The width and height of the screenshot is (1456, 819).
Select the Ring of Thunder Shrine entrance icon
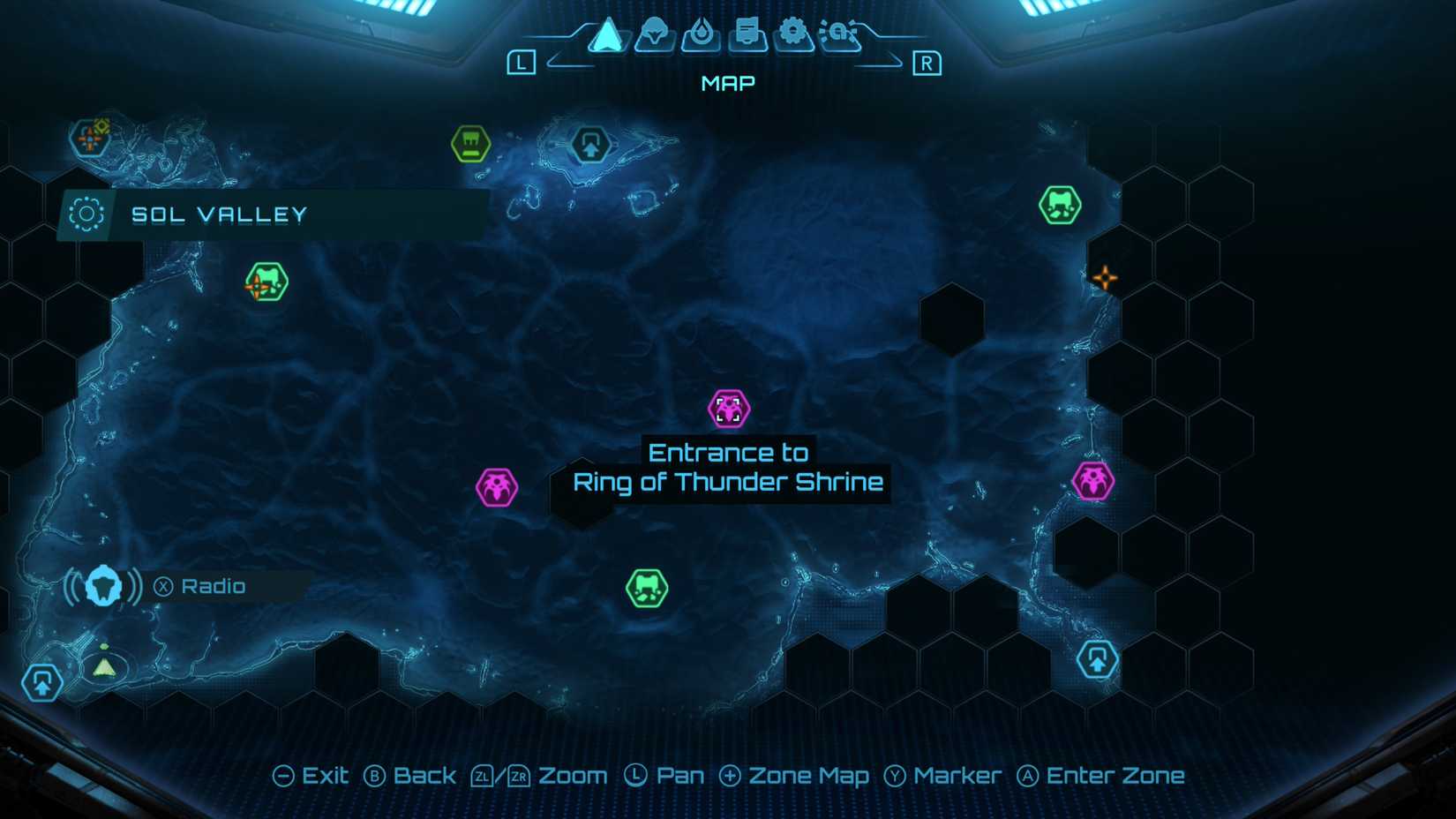click(x=728, y=408)
